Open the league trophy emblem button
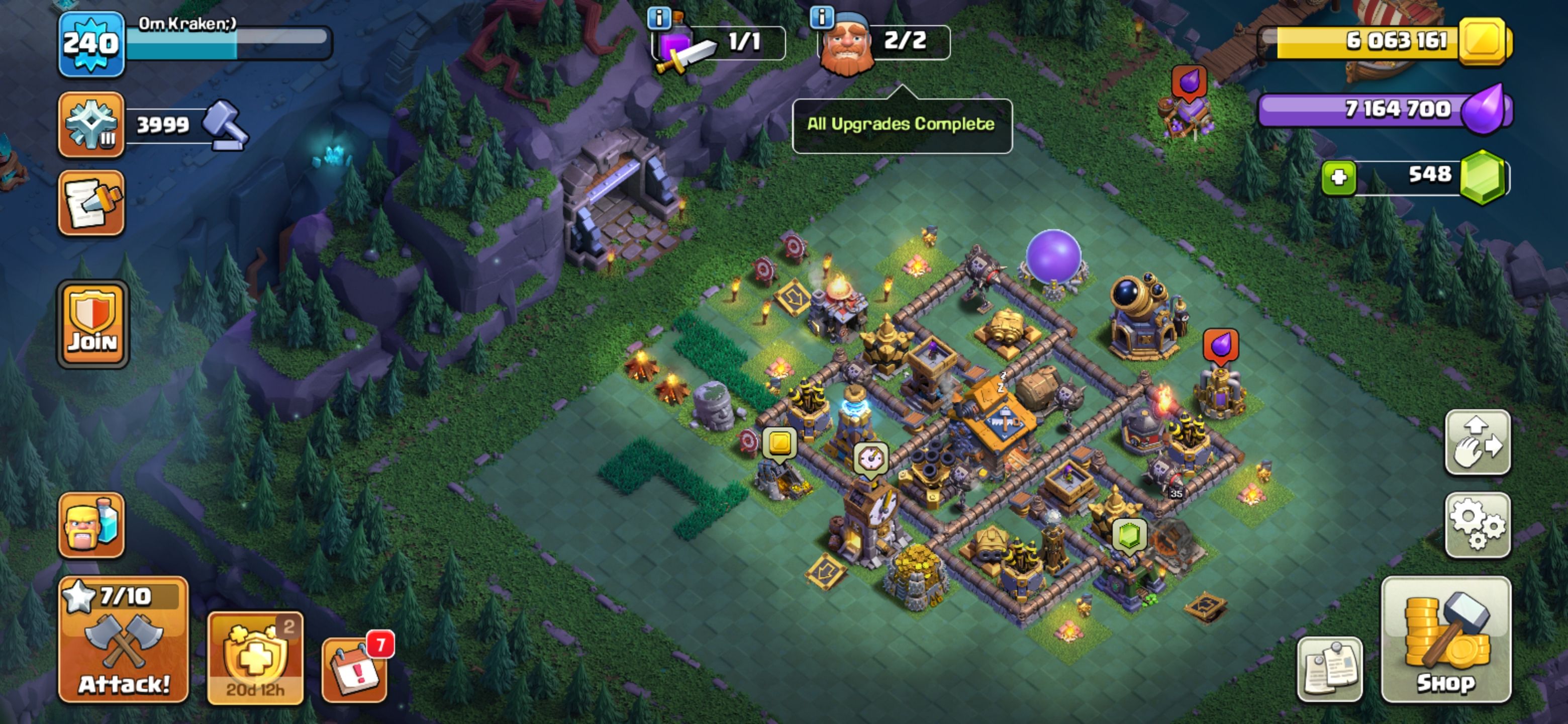 tap(91, 125)
